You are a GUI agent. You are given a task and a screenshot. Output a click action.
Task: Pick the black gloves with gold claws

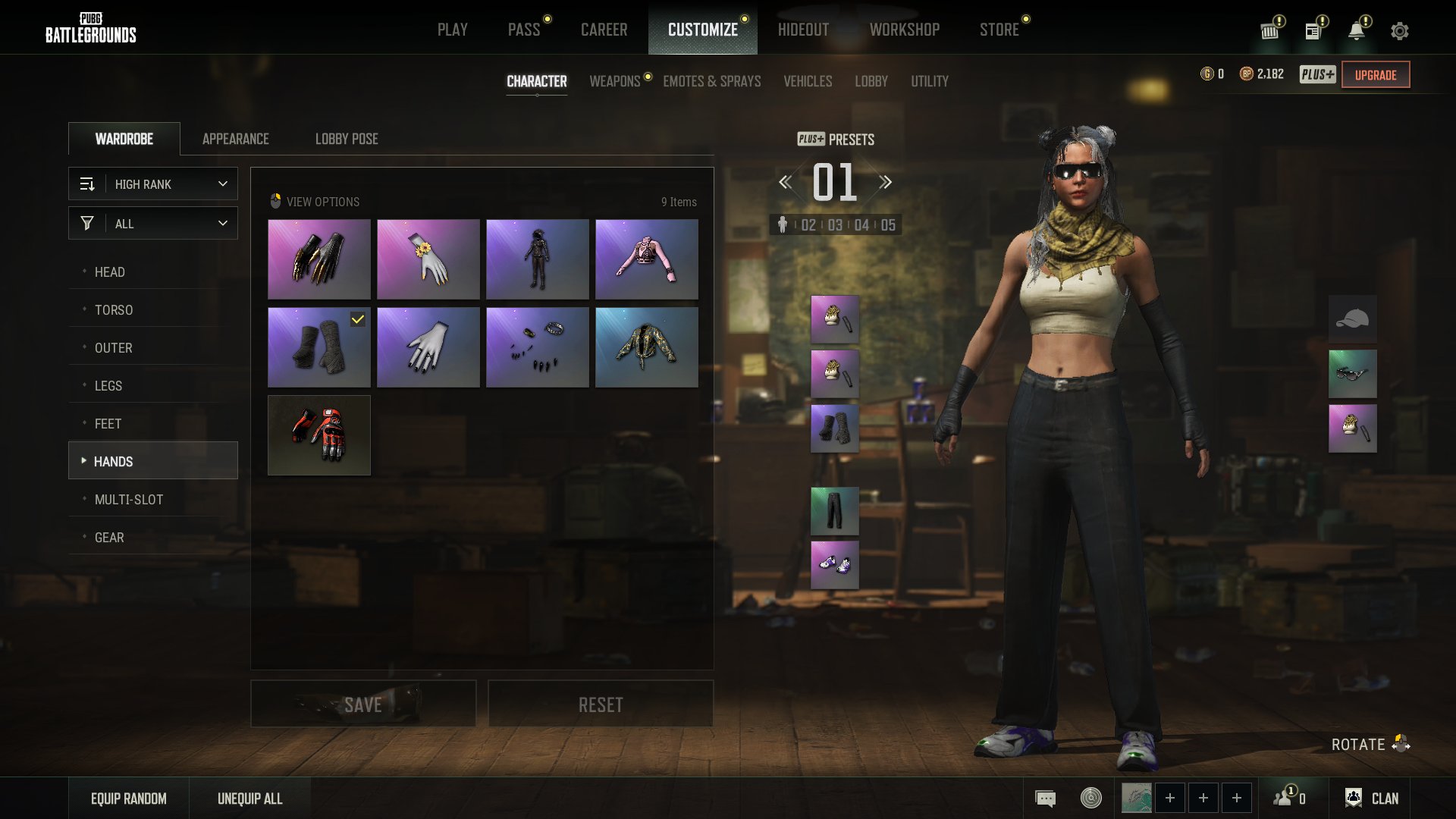click(x=319, y=259)
